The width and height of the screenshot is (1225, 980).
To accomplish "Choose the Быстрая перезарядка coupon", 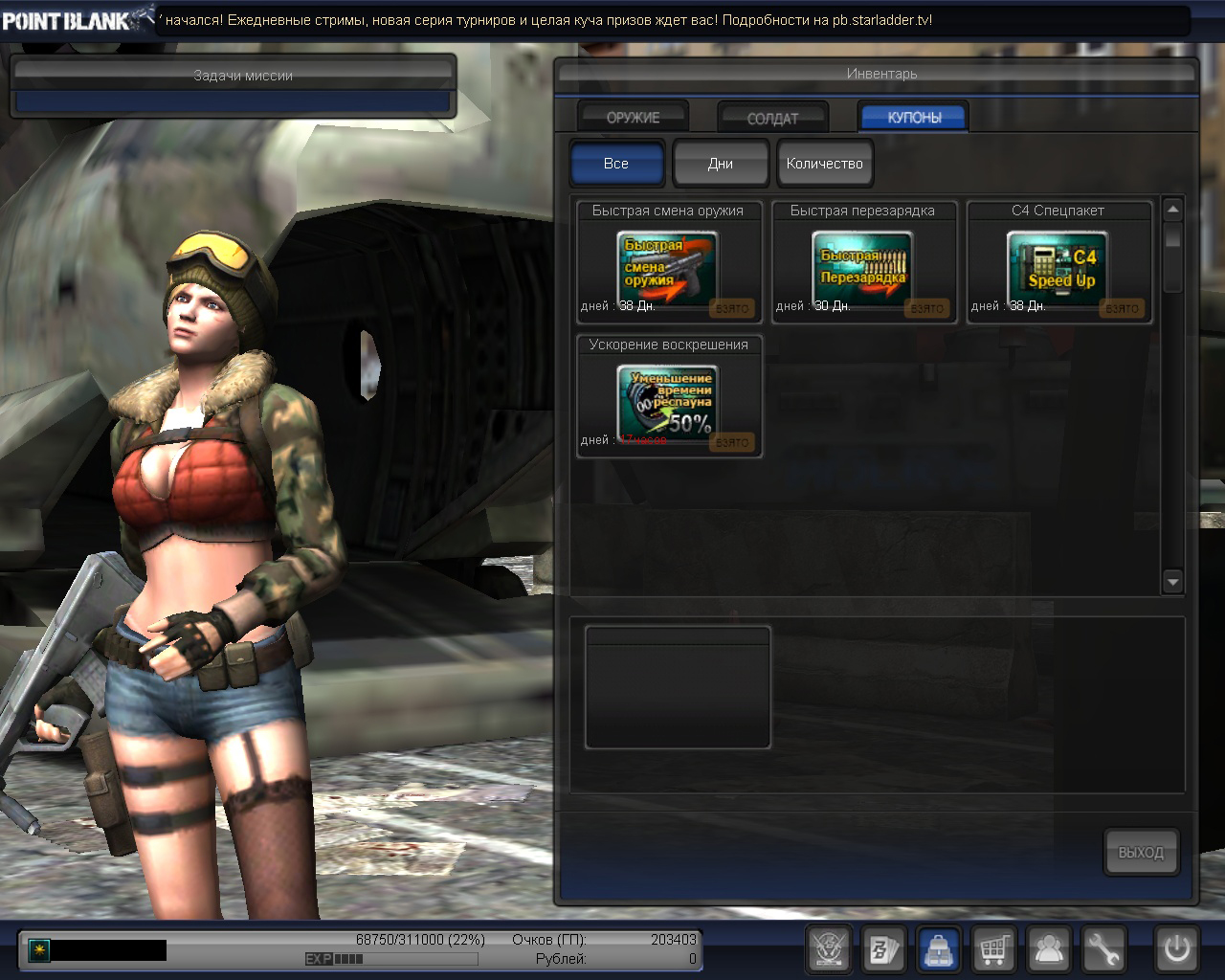I will [x=863, y=268].
